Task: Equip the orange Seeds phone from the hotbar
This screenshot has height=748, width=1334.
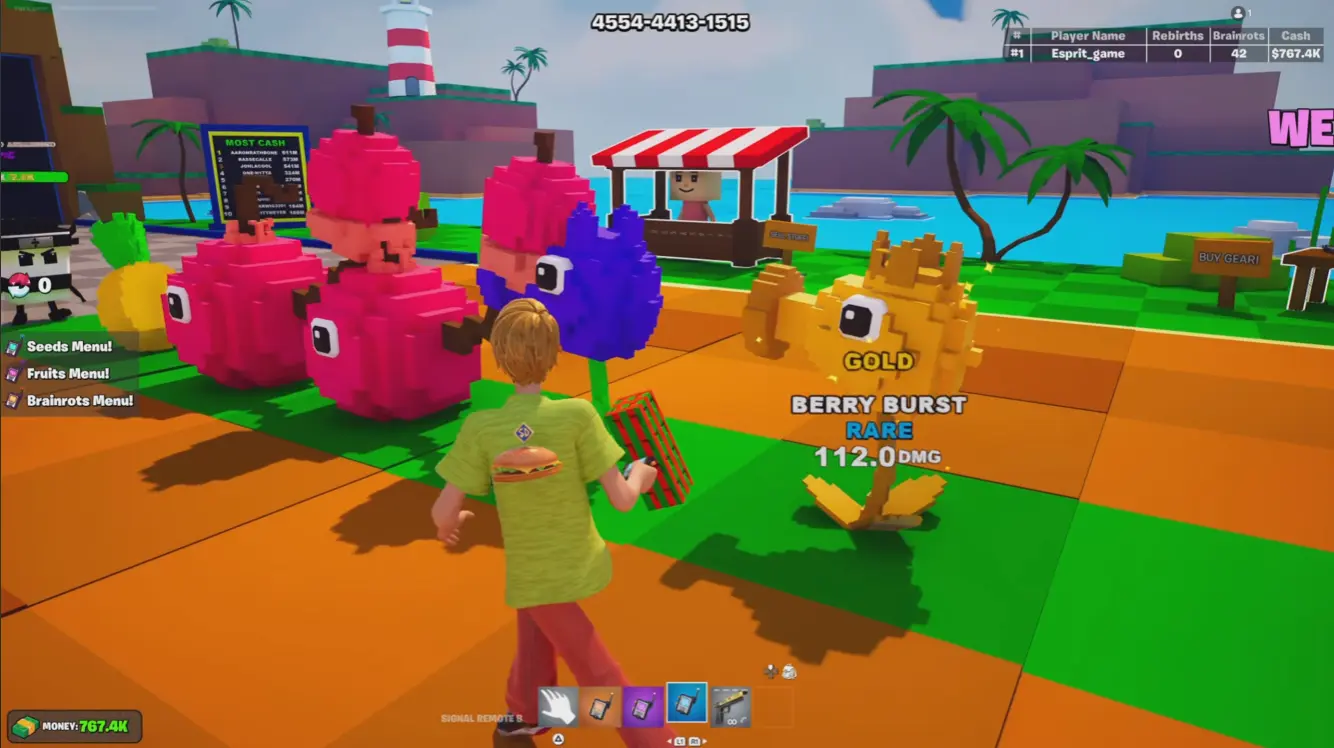Action: pyautogui.click(x=601, y=705)
